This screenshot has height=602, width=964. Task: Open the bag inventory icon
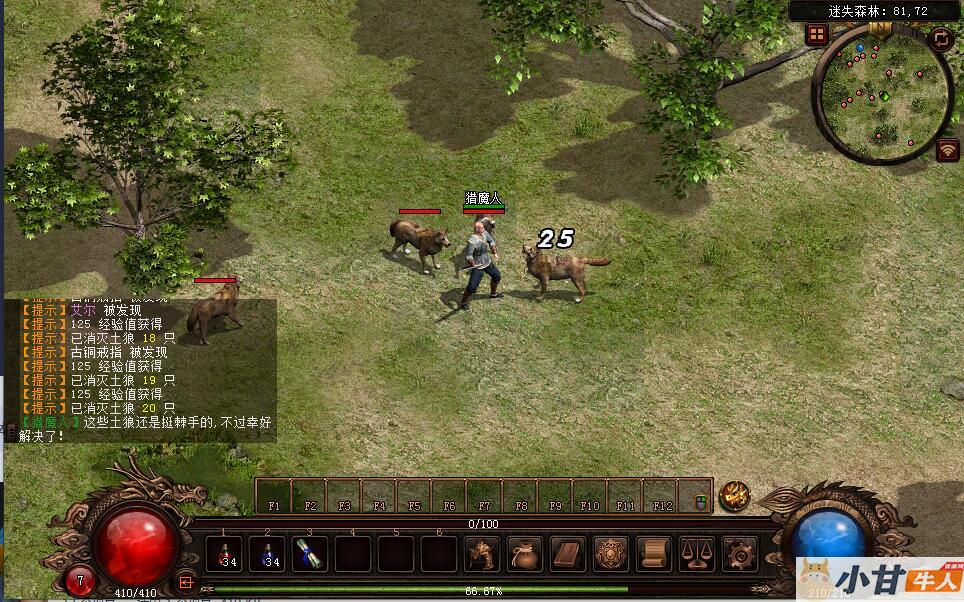525,554
